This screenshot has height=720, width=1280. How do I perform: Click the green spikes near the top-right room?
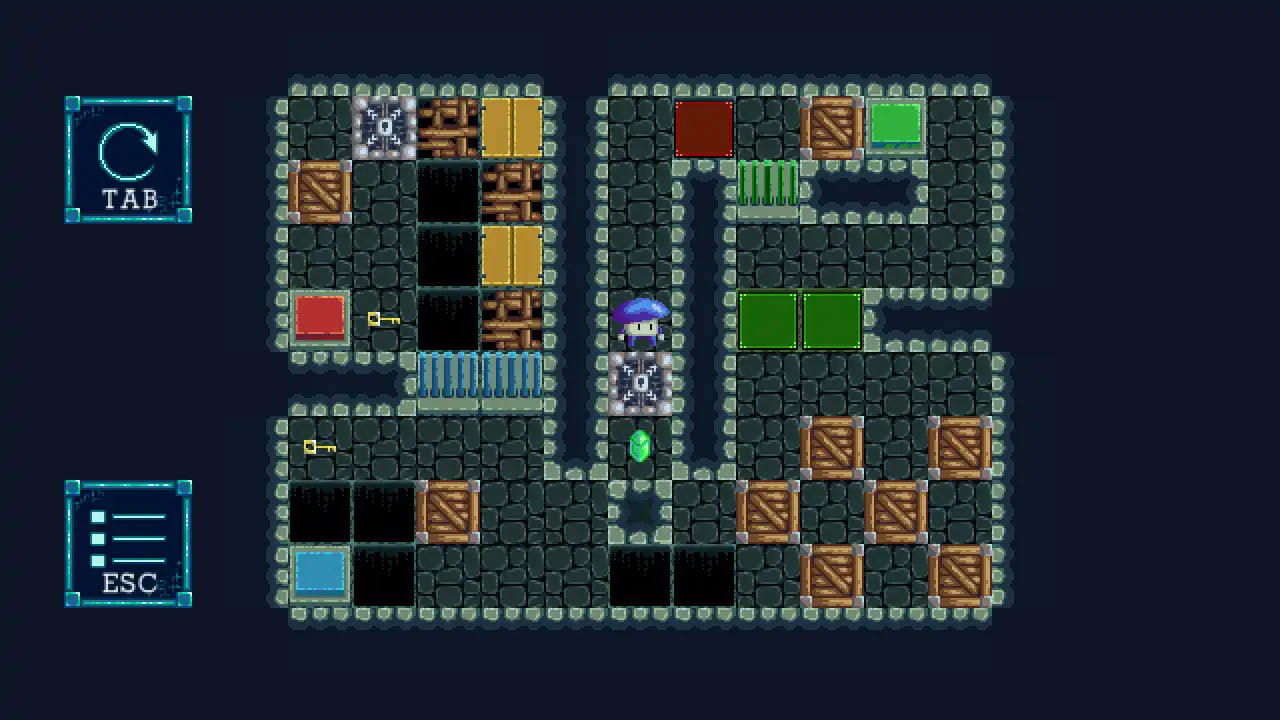[x=770, y=185]
